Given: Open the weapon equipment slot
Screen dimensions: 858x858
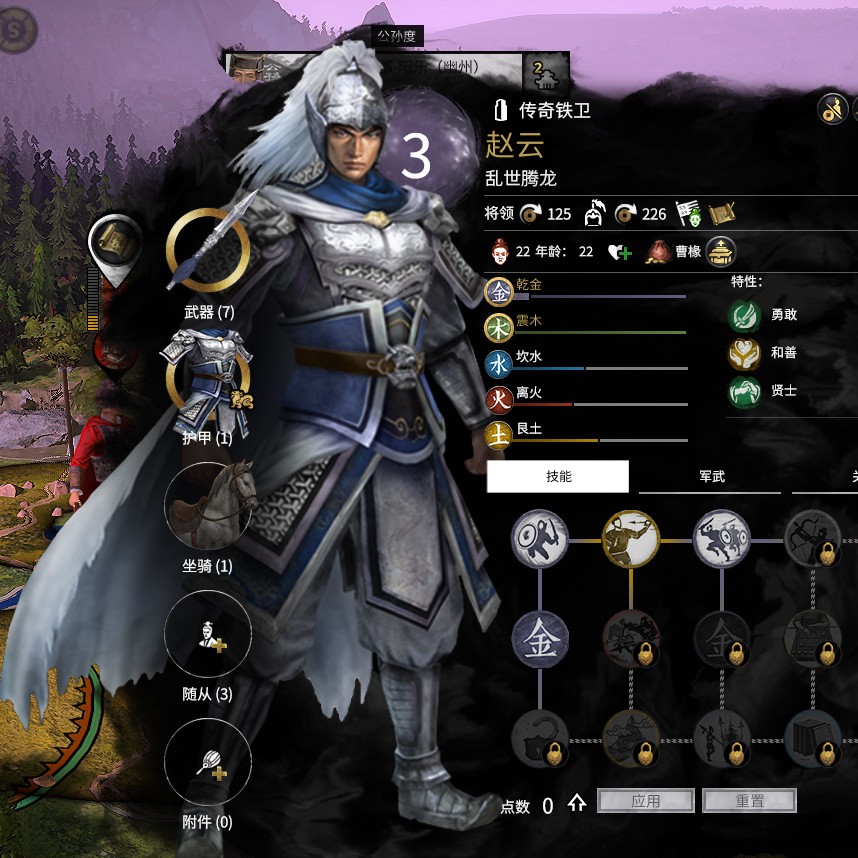Looking at the screenshot, I should [207, 249].
